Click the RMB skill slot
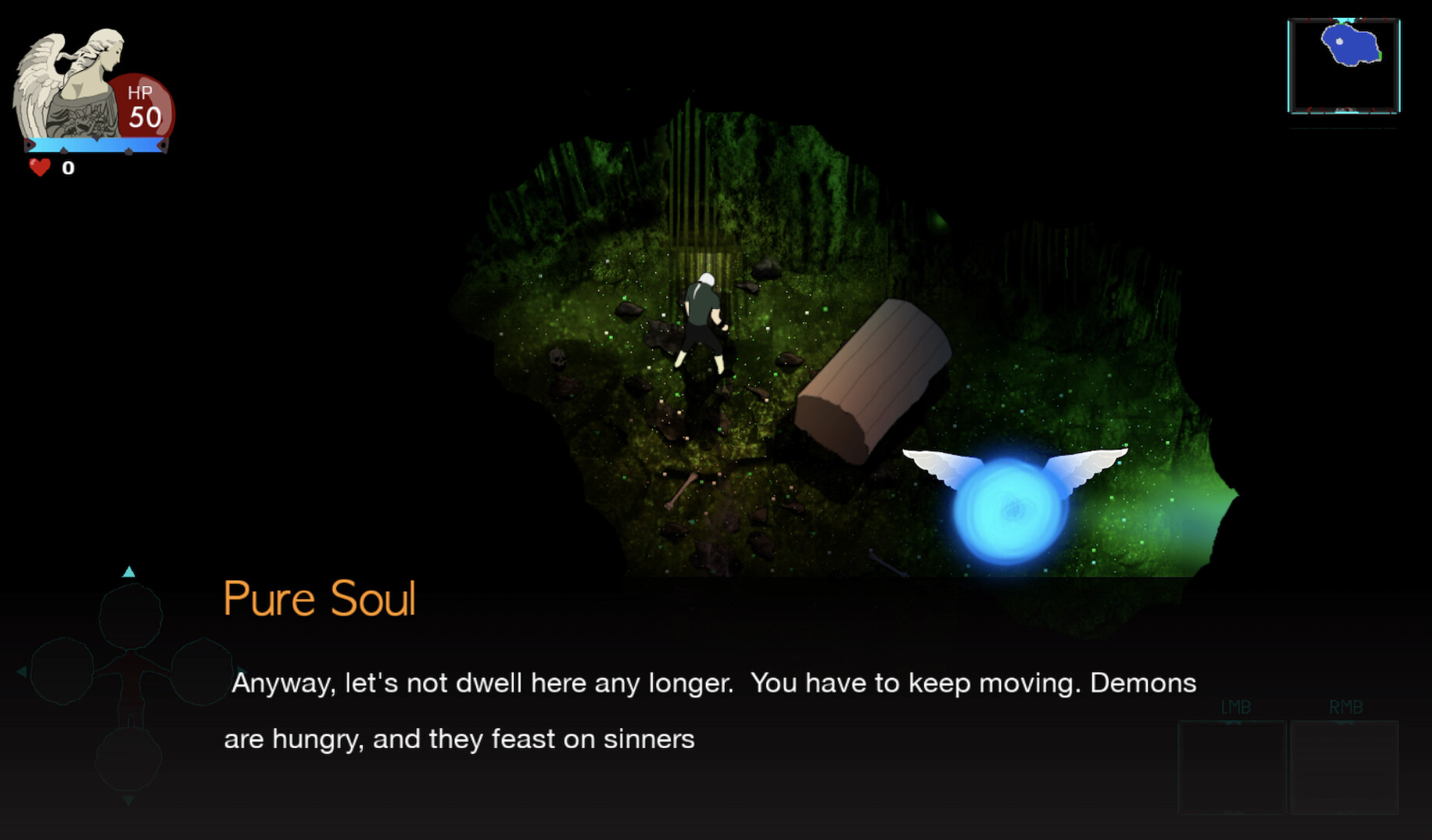This screenshot has height=840, width=1432. (x=1344, y=766)
